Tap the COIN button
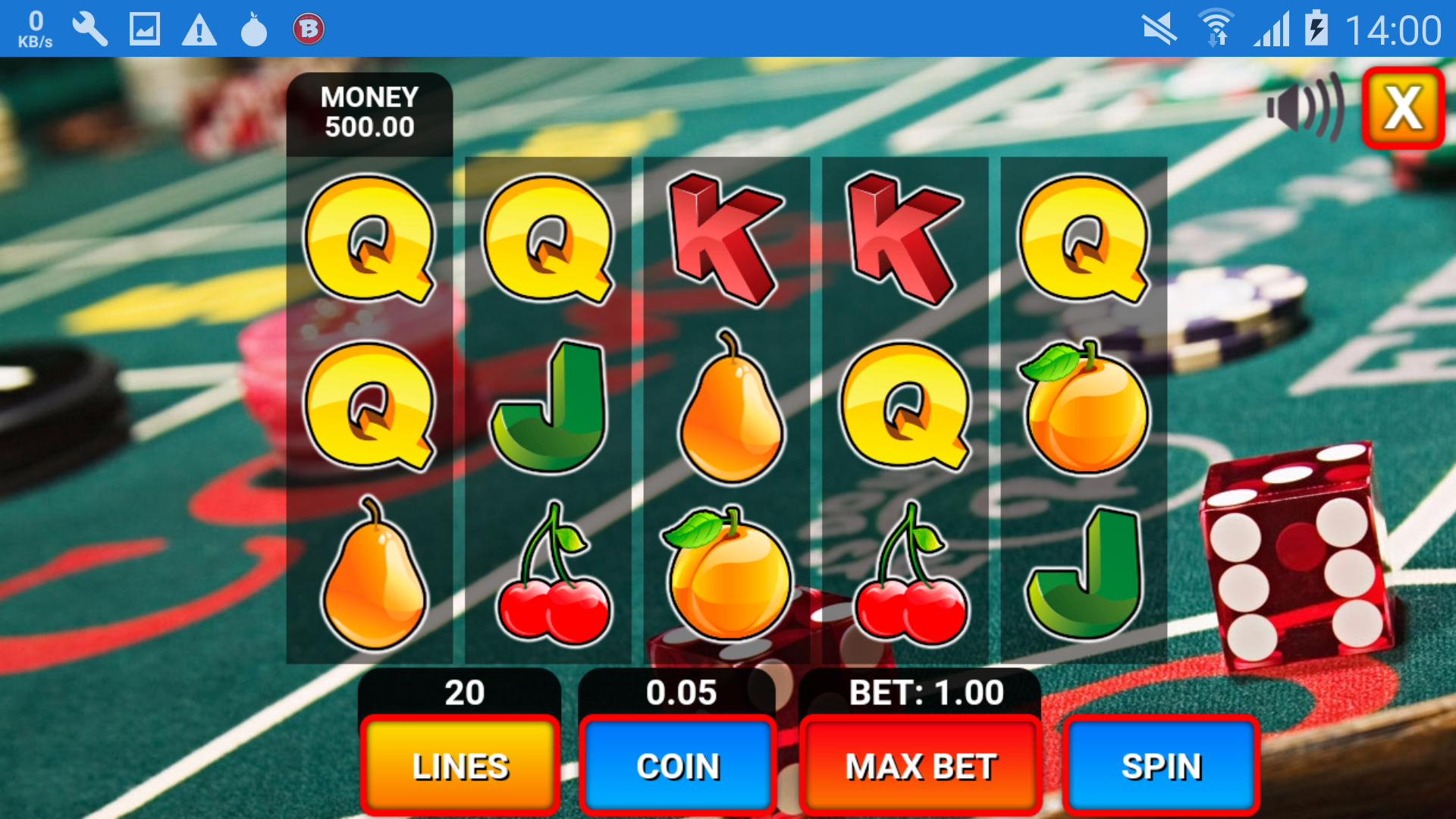Viewport: 1456px width, 819px height. click(x=677, y=766)
